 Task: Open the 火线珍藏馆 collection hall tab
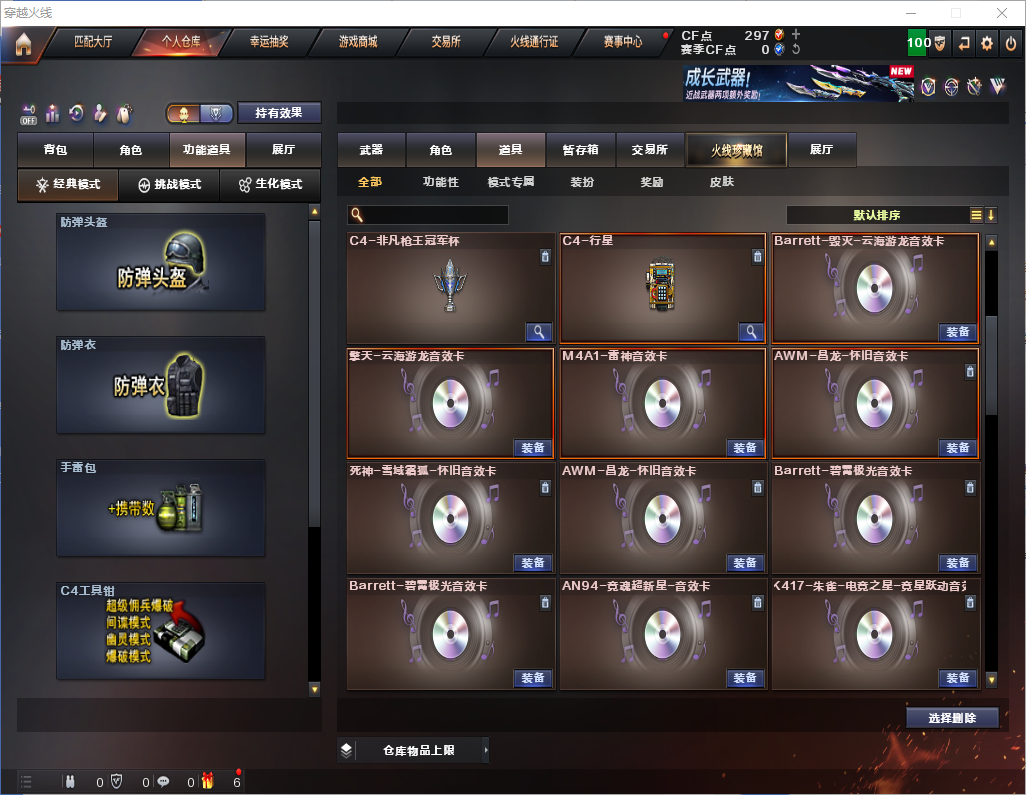[x=736, y=150]
